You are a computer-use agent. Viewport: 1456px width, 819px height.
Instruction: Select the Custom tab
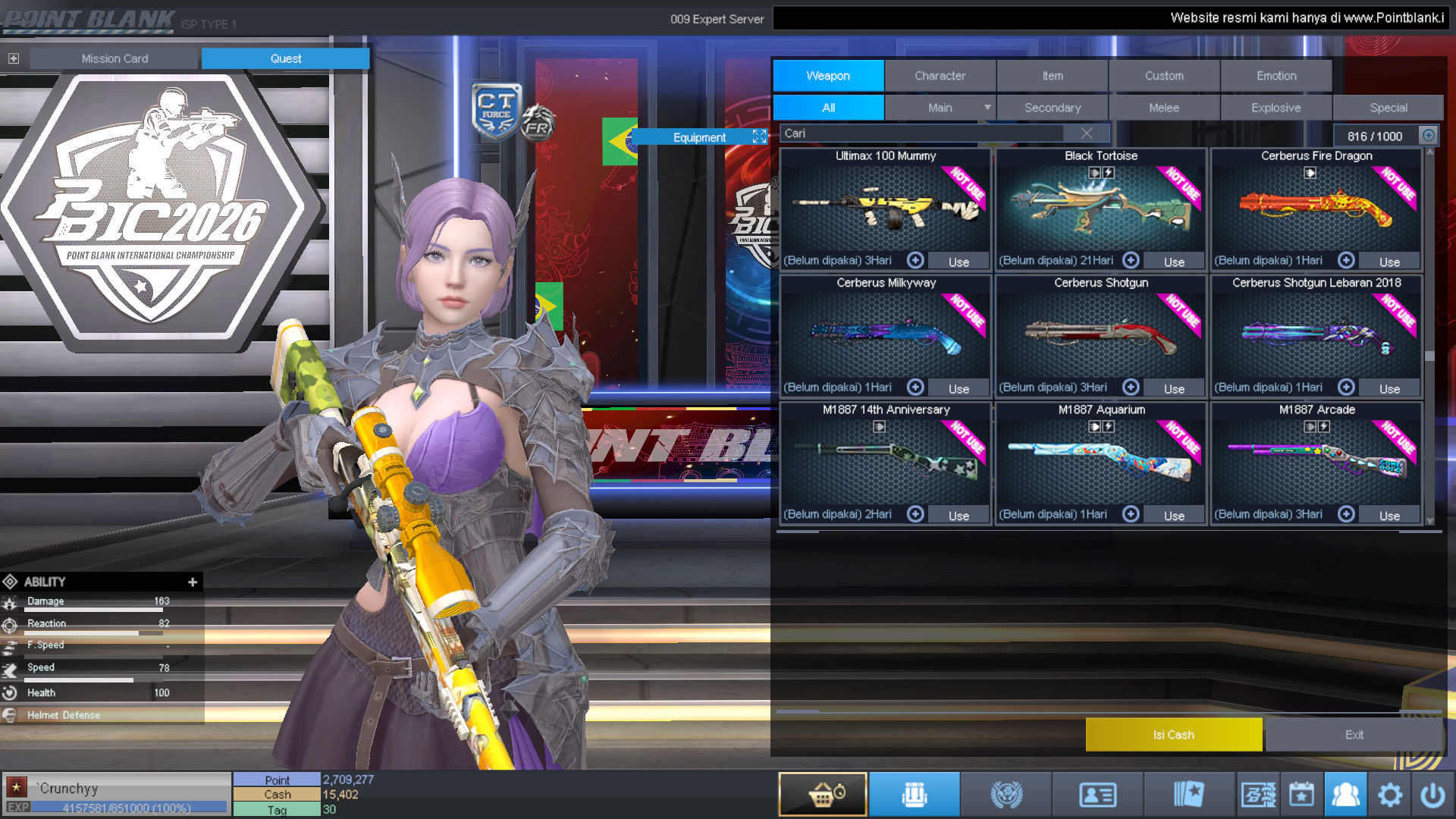(1163, 76)
